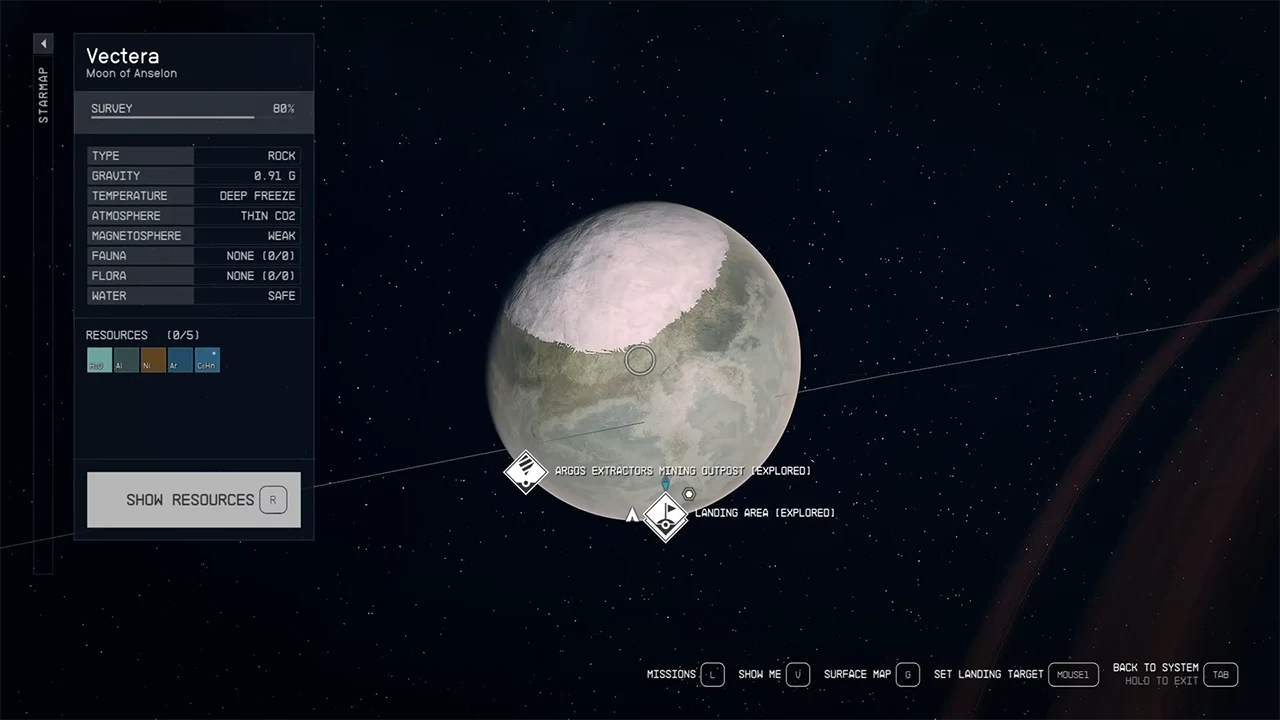
Task: Open the Surface Map
Action: [907, 675]
